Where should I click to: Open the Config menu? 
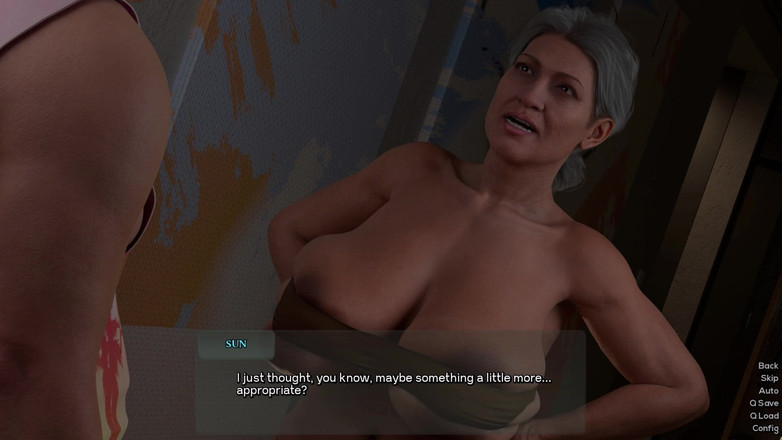point(765,428)
